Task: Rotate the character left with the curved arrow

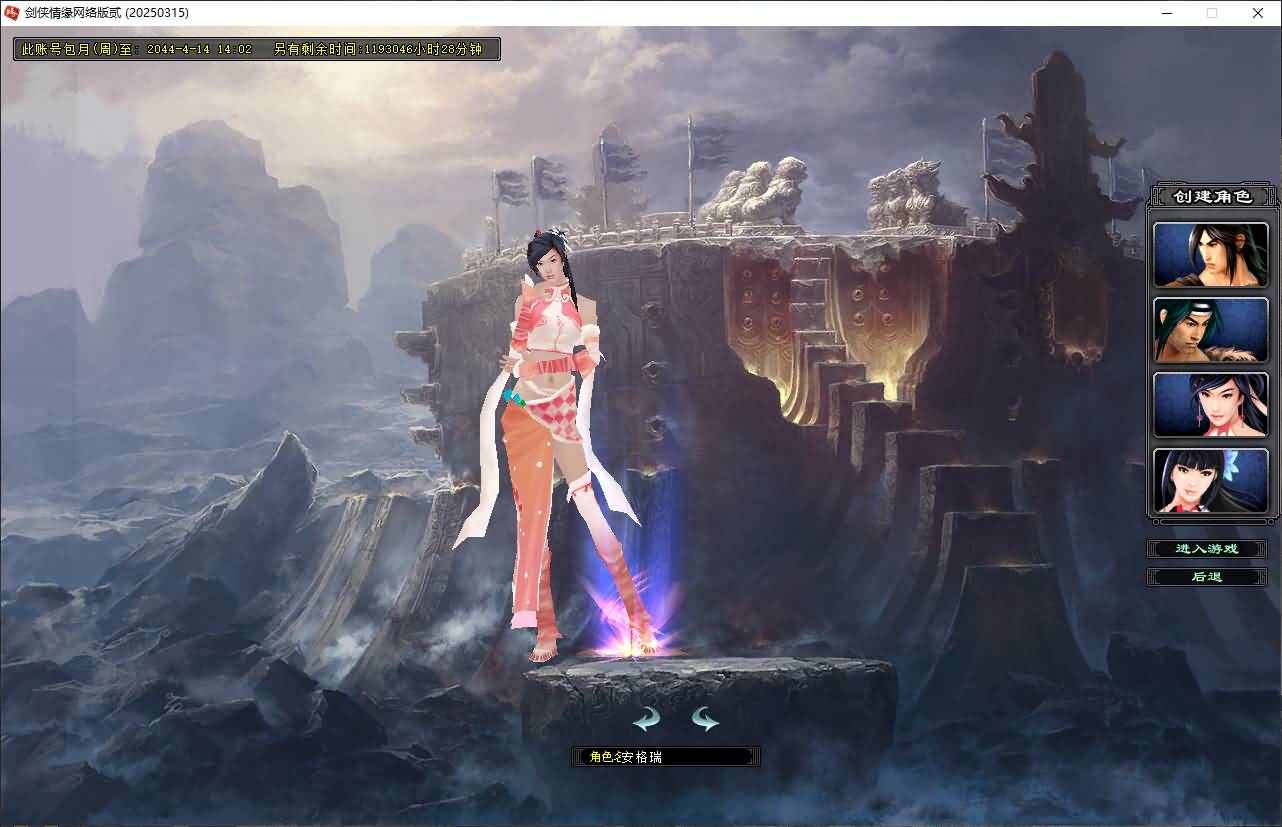Action: click(646, 719)
